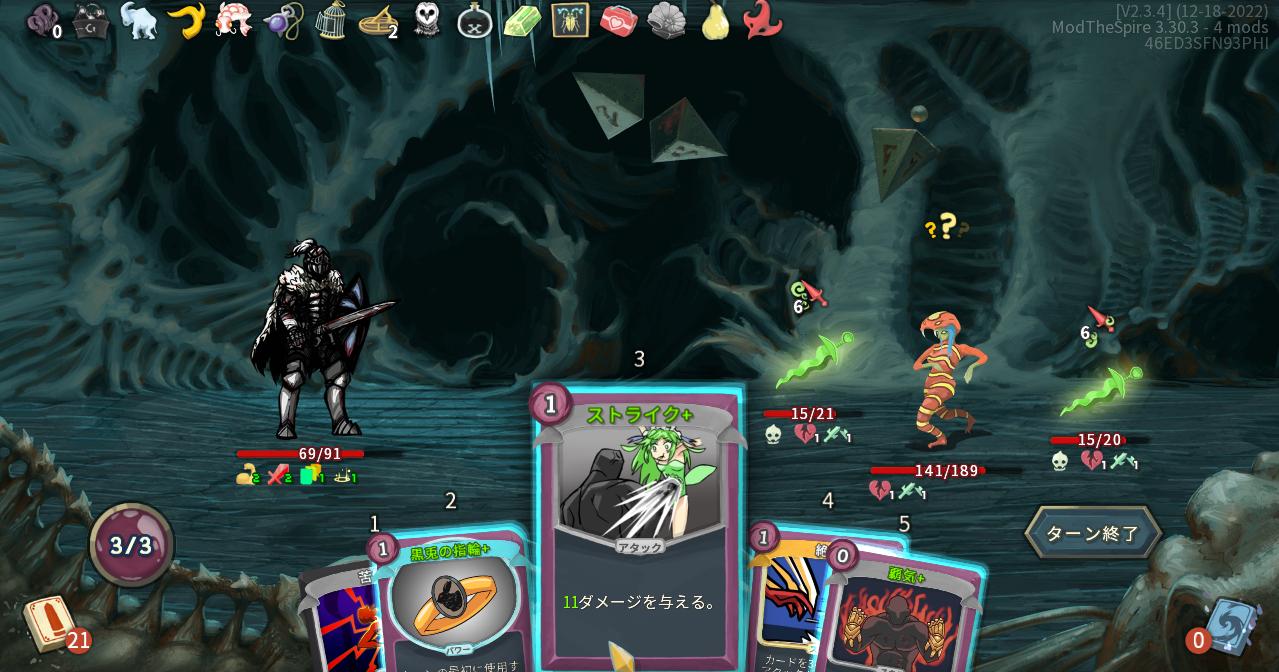Screen dimensions: 1279x672
Task: Inspect the sundial relic
Action: [378, 20]
